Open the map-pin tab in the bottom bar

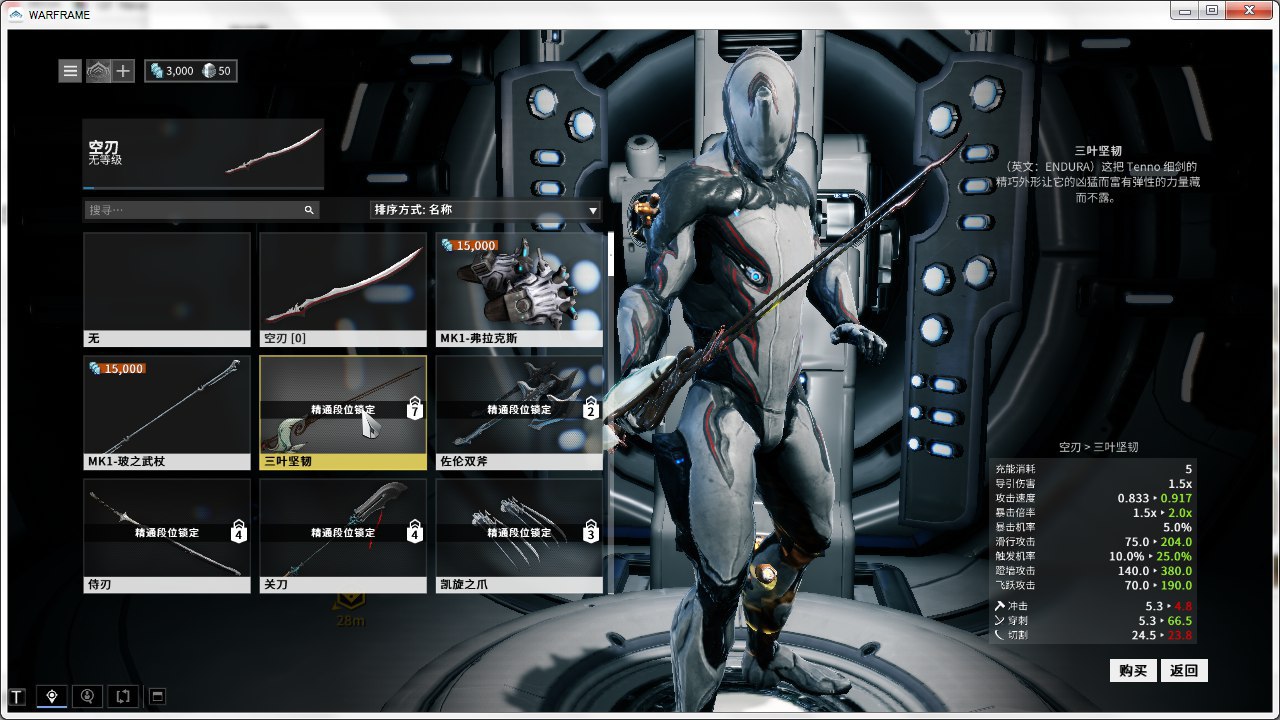coord(52,696)
